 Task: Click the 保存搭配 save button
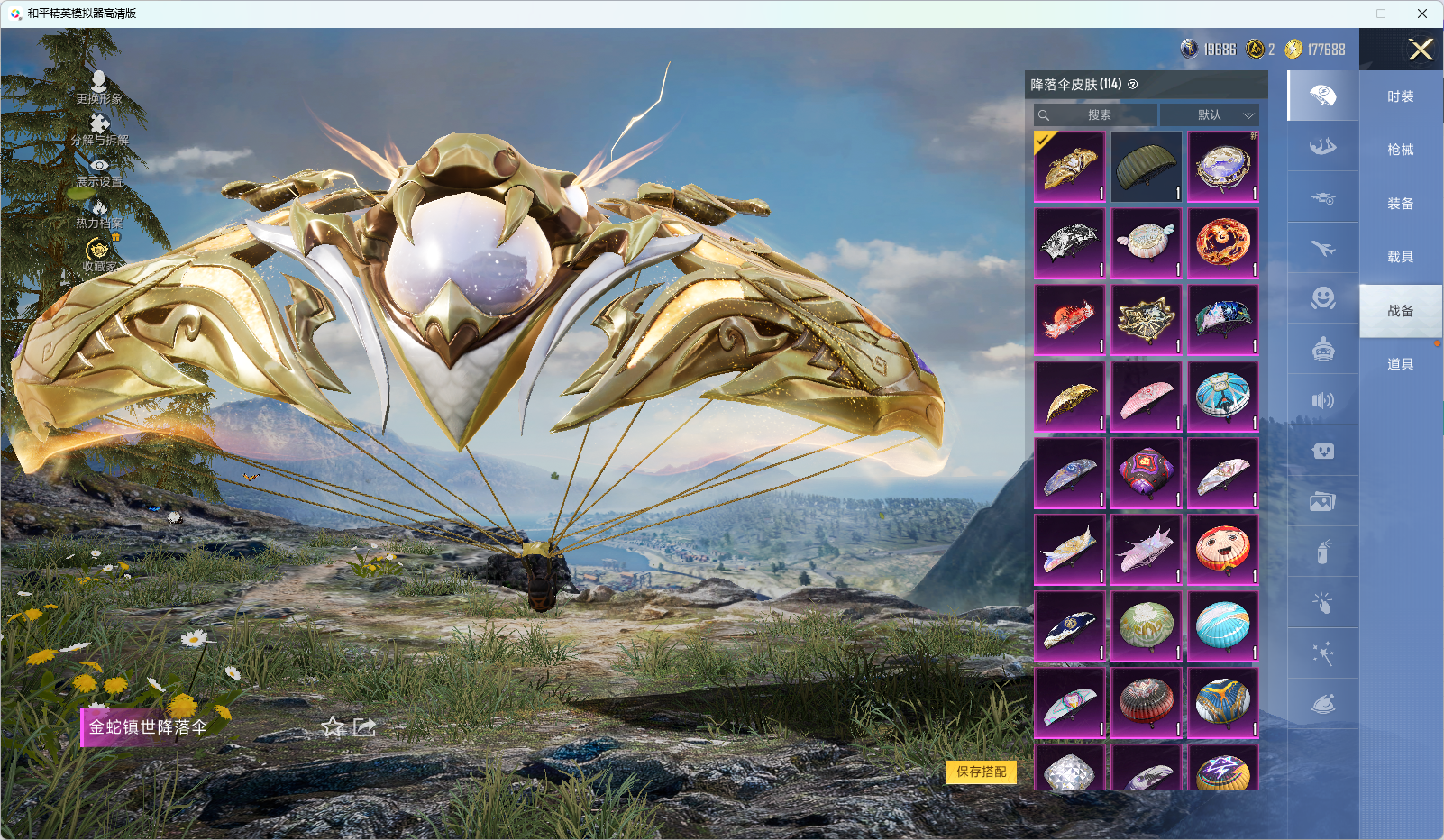[981, 772]
